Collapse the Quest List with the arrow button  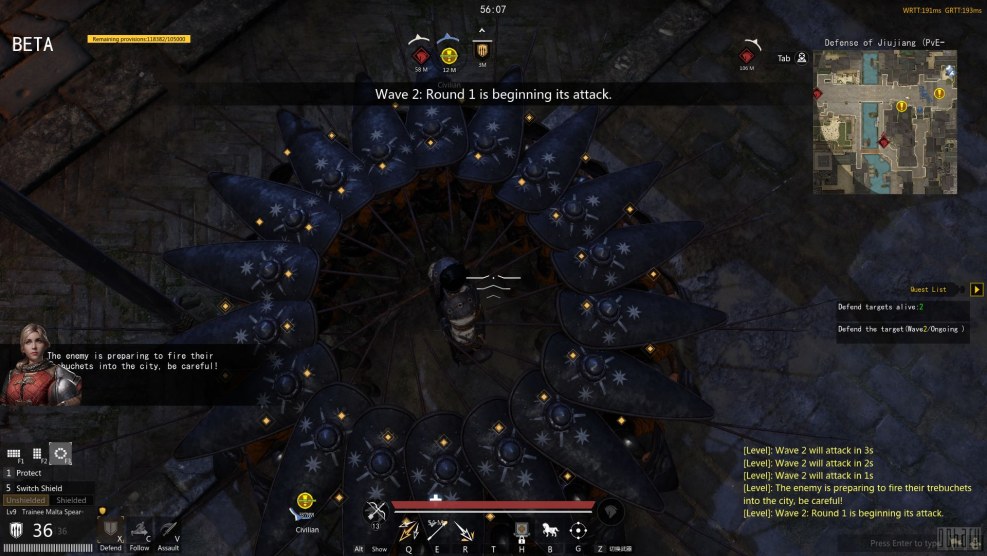tap(976, 289)
